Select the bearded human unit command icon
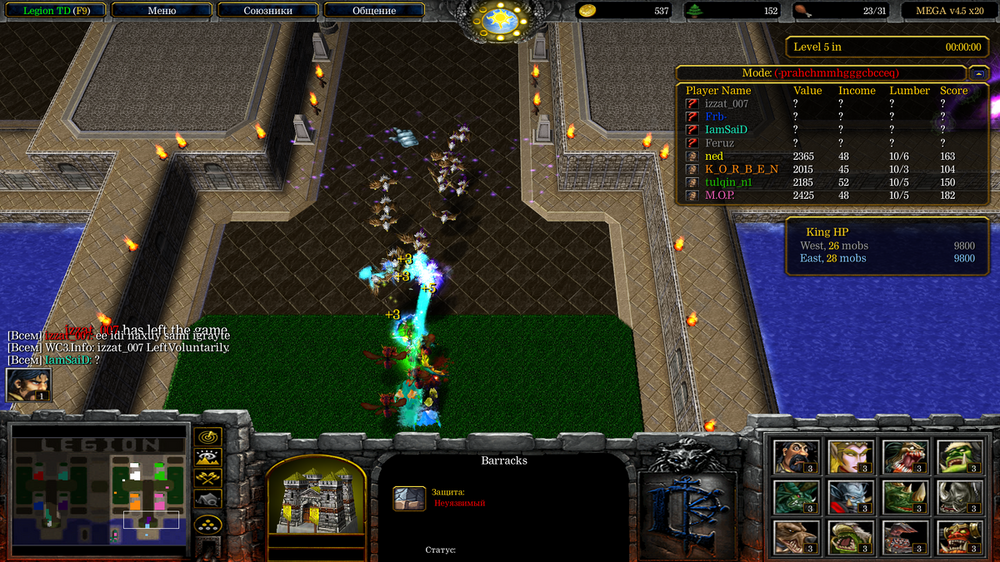The width and height of the screenshot is (1000, 562). point(795,456)
